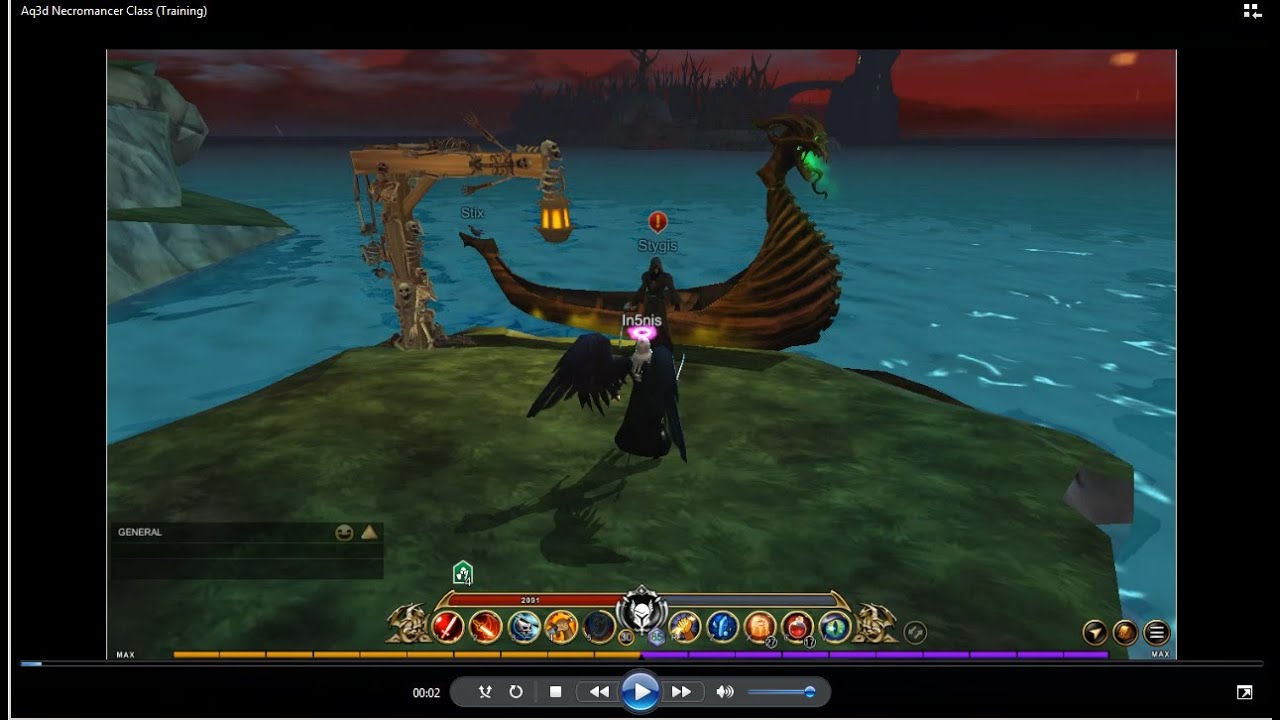The image size is (1280, 720).
Task: Consume the orange food item slot
Action: click(x=760, y=627)
